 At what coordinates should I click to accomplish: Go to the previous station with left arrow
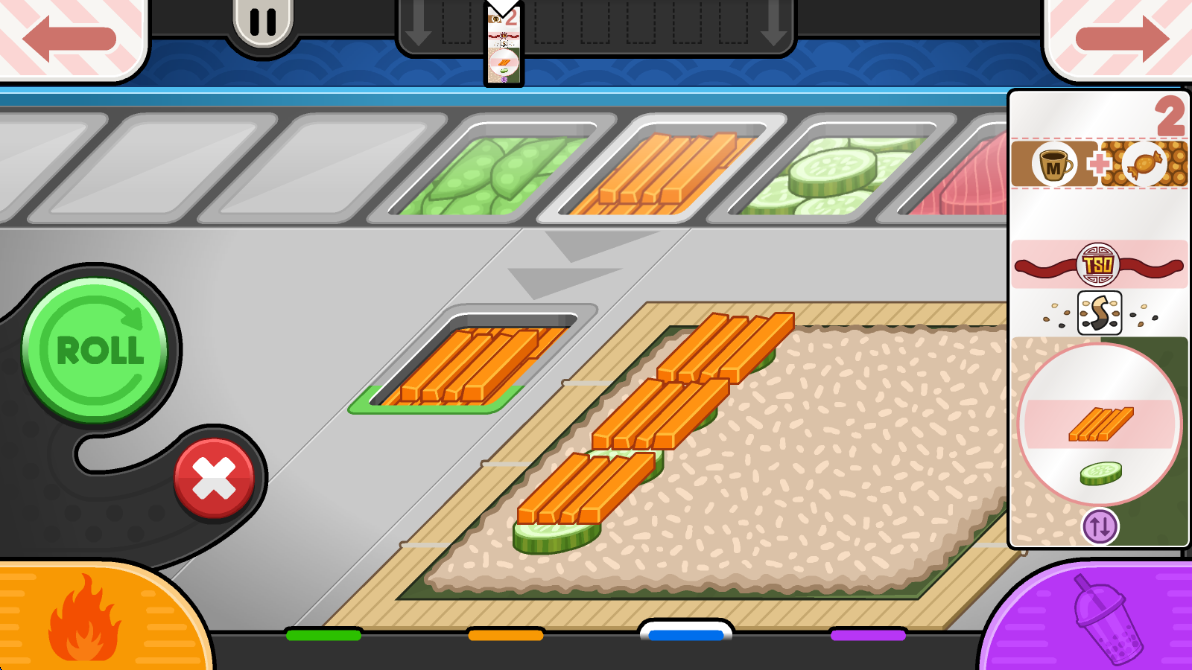(70, 38)
